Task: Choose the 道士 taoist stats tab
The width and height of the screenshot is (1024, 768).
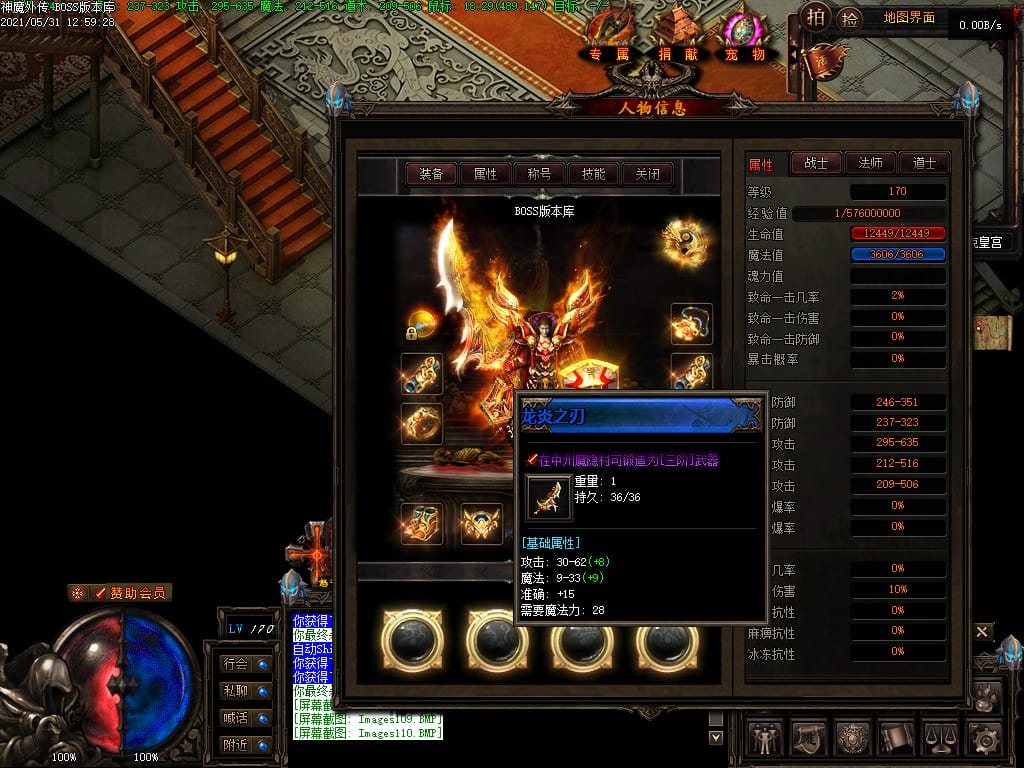Action: (x=923, y=163)
